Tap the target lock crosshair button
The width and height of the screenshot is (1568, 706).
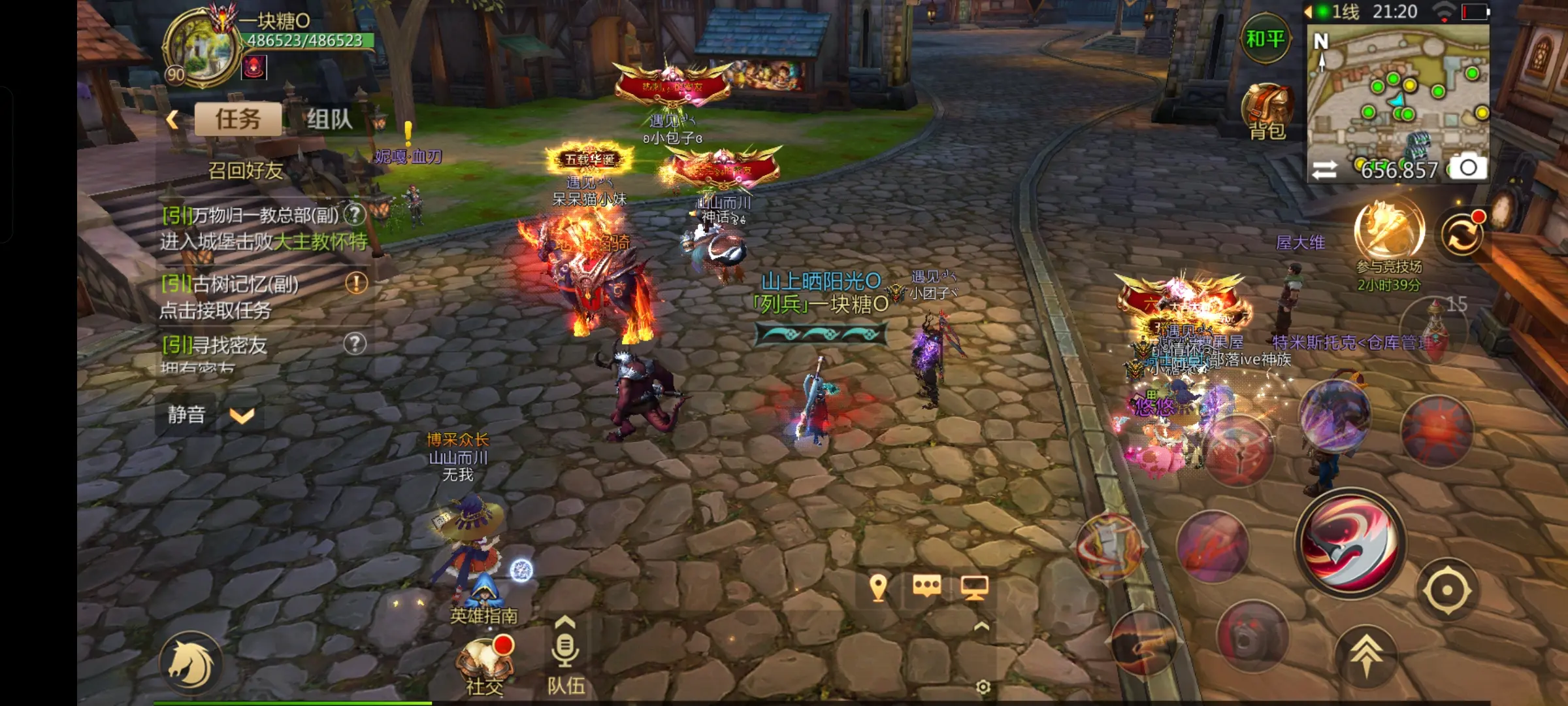1447,590
